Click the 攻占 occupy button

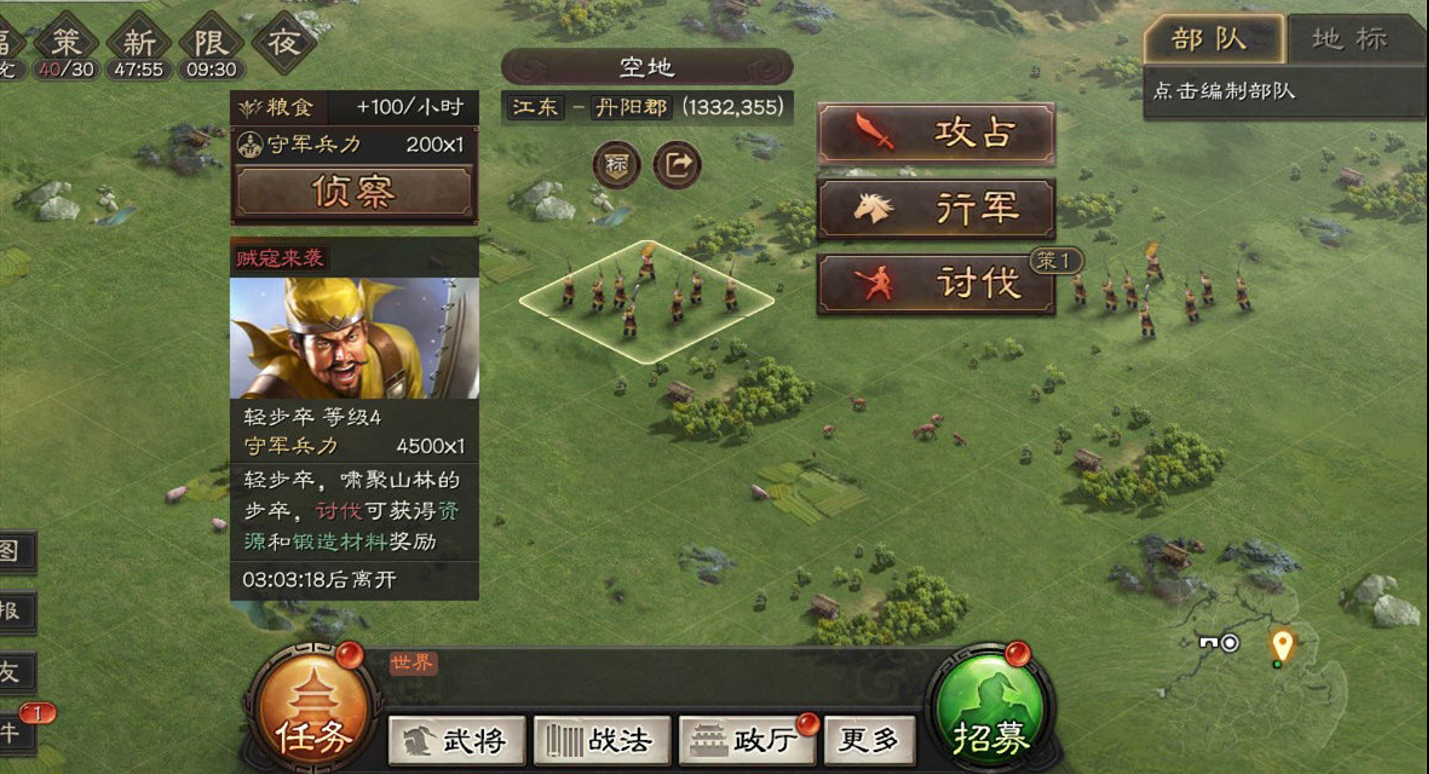[936, 135]
